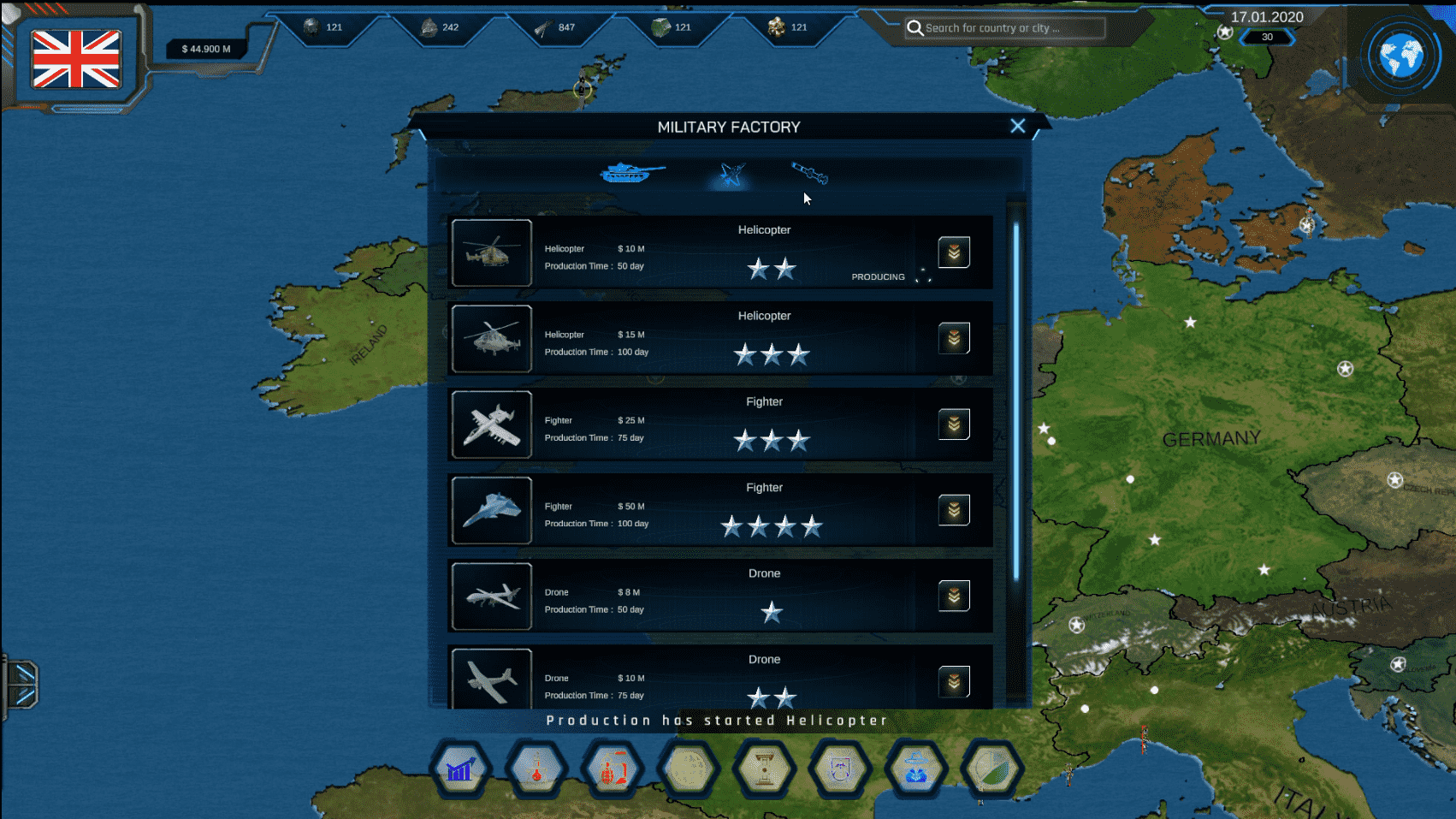Build the $25 M three-star Fighter
Image resolution: width=1456 pixels, height=819 pixels.
(954, 424)
